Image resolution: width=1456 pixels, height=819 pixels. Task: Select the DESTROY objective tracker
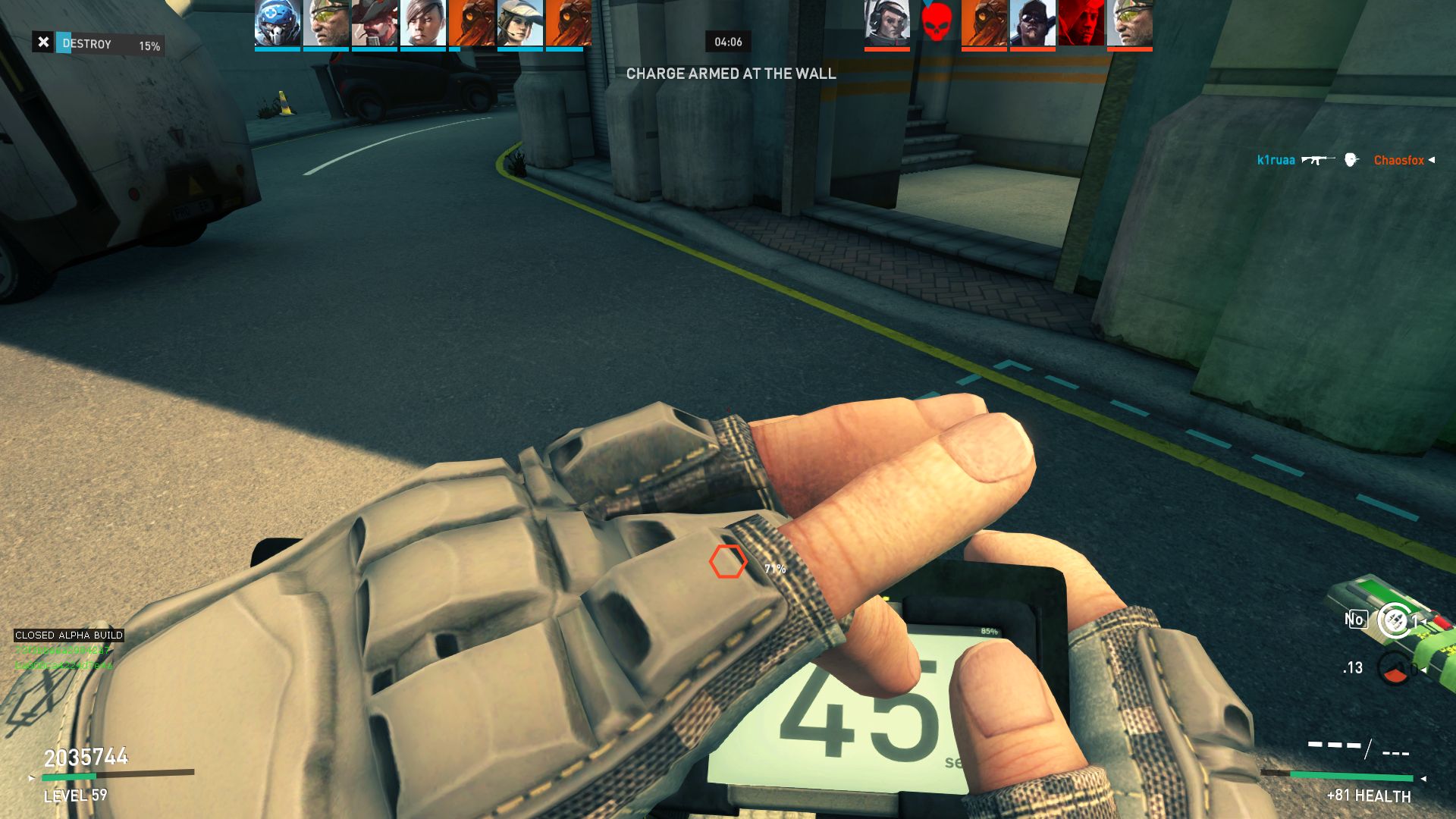99,44
